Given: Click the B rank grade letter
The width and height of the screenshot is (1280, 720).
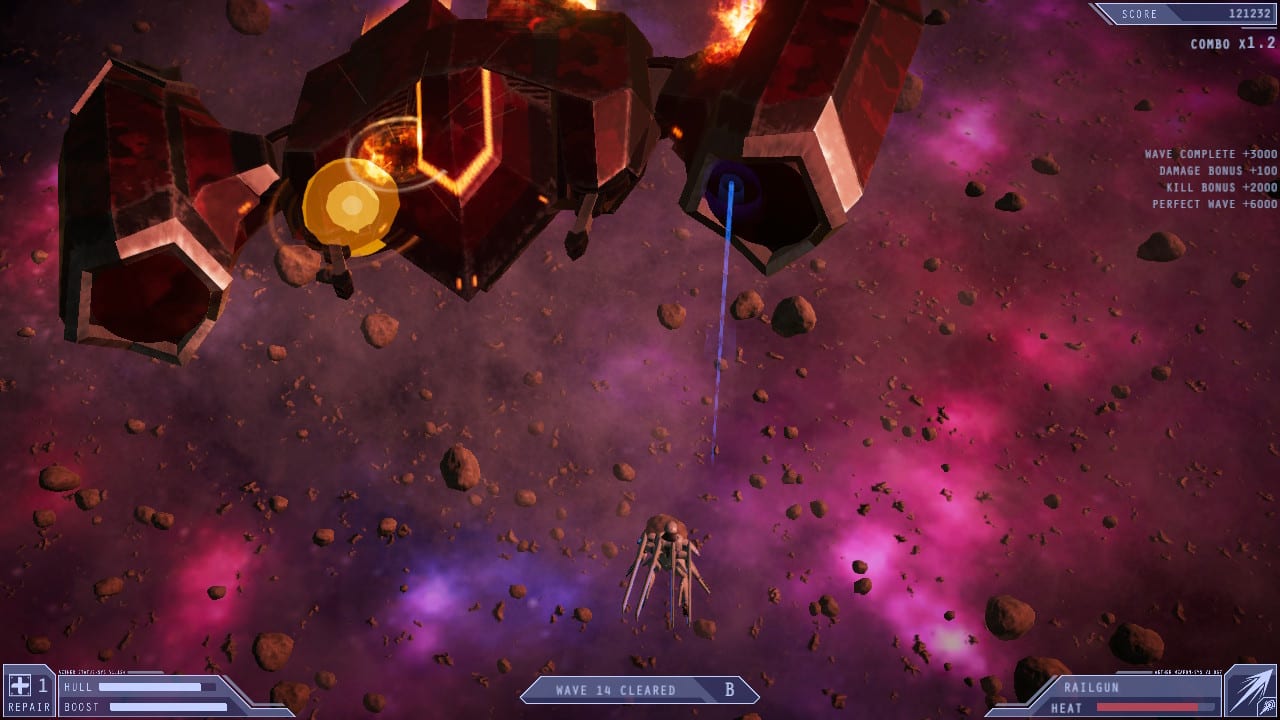Looking at the screenshot, I should click(729, 690).
